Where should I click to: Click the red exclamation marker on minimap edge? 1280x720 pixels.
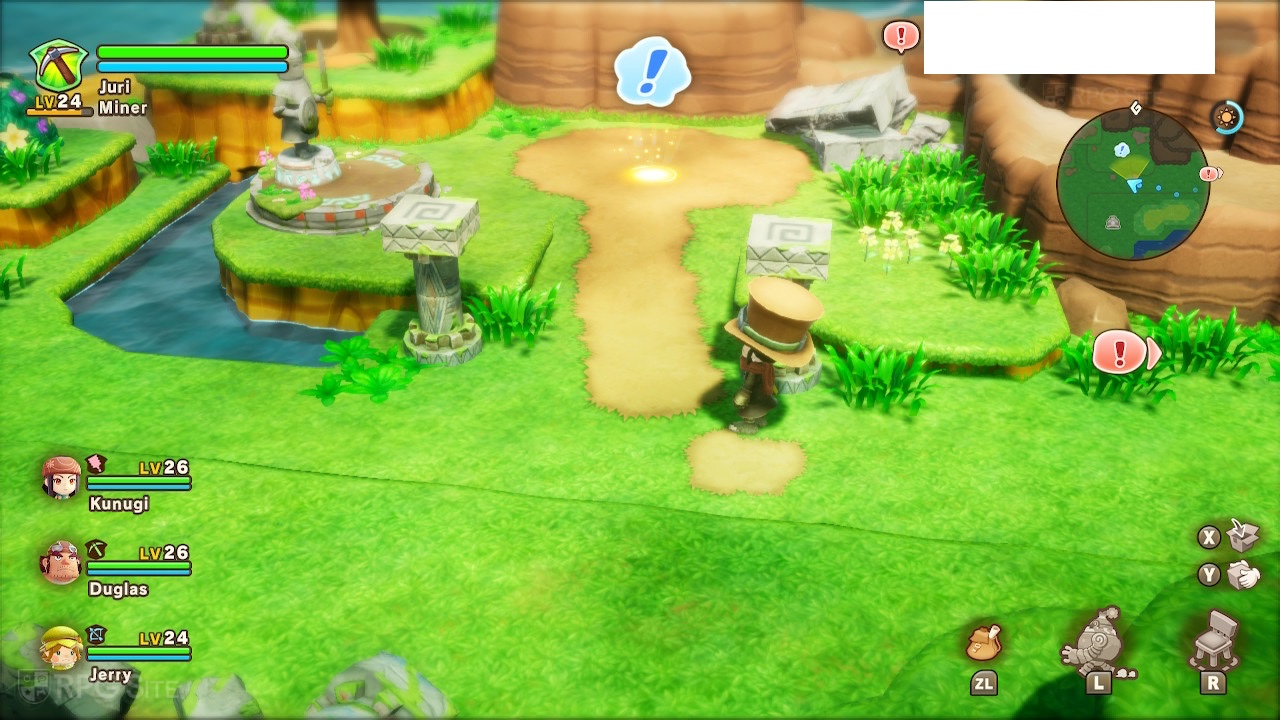click(1209, 174)
